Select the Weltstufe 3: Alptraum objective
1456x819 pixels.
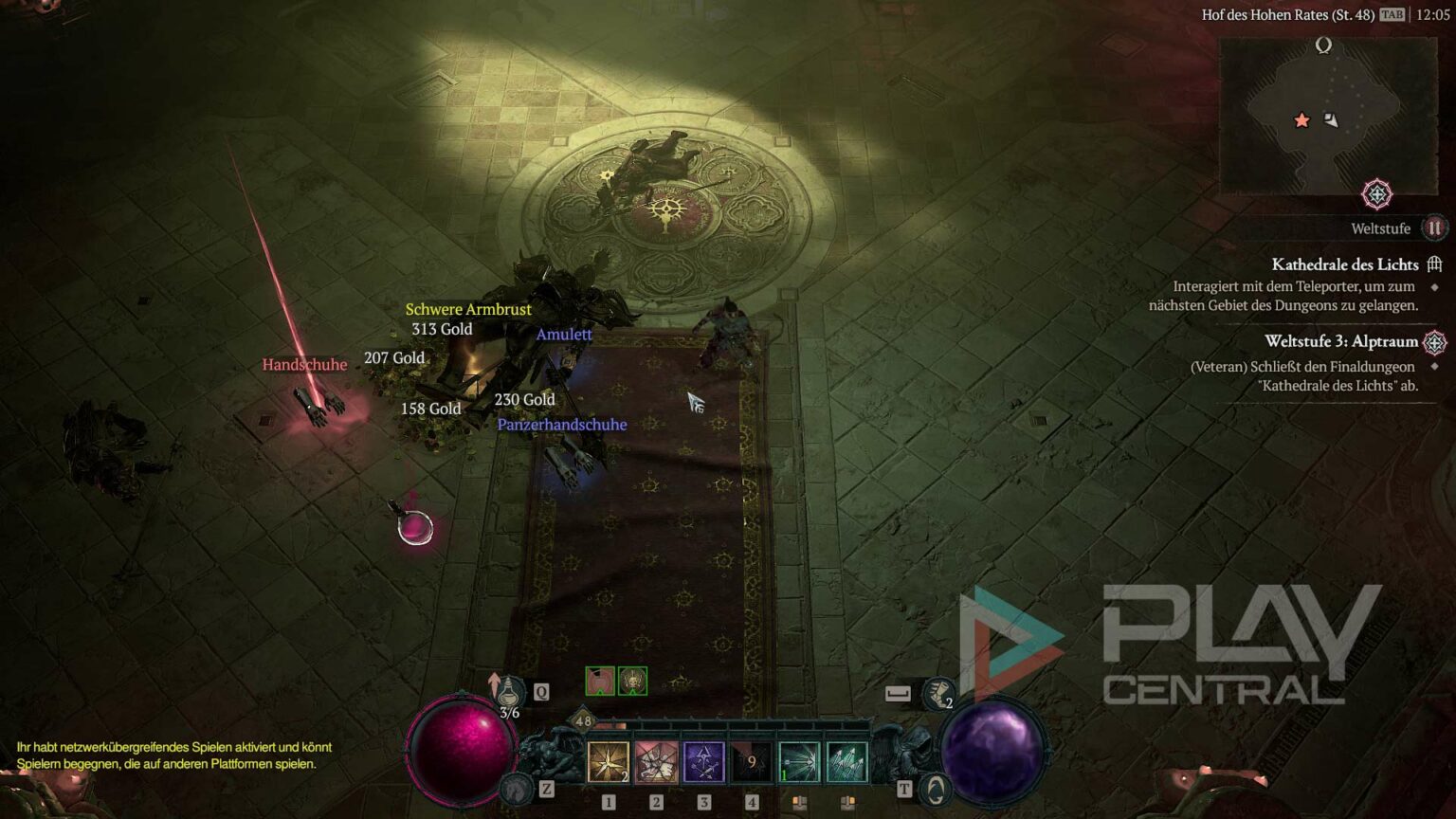pos(1340,341)
